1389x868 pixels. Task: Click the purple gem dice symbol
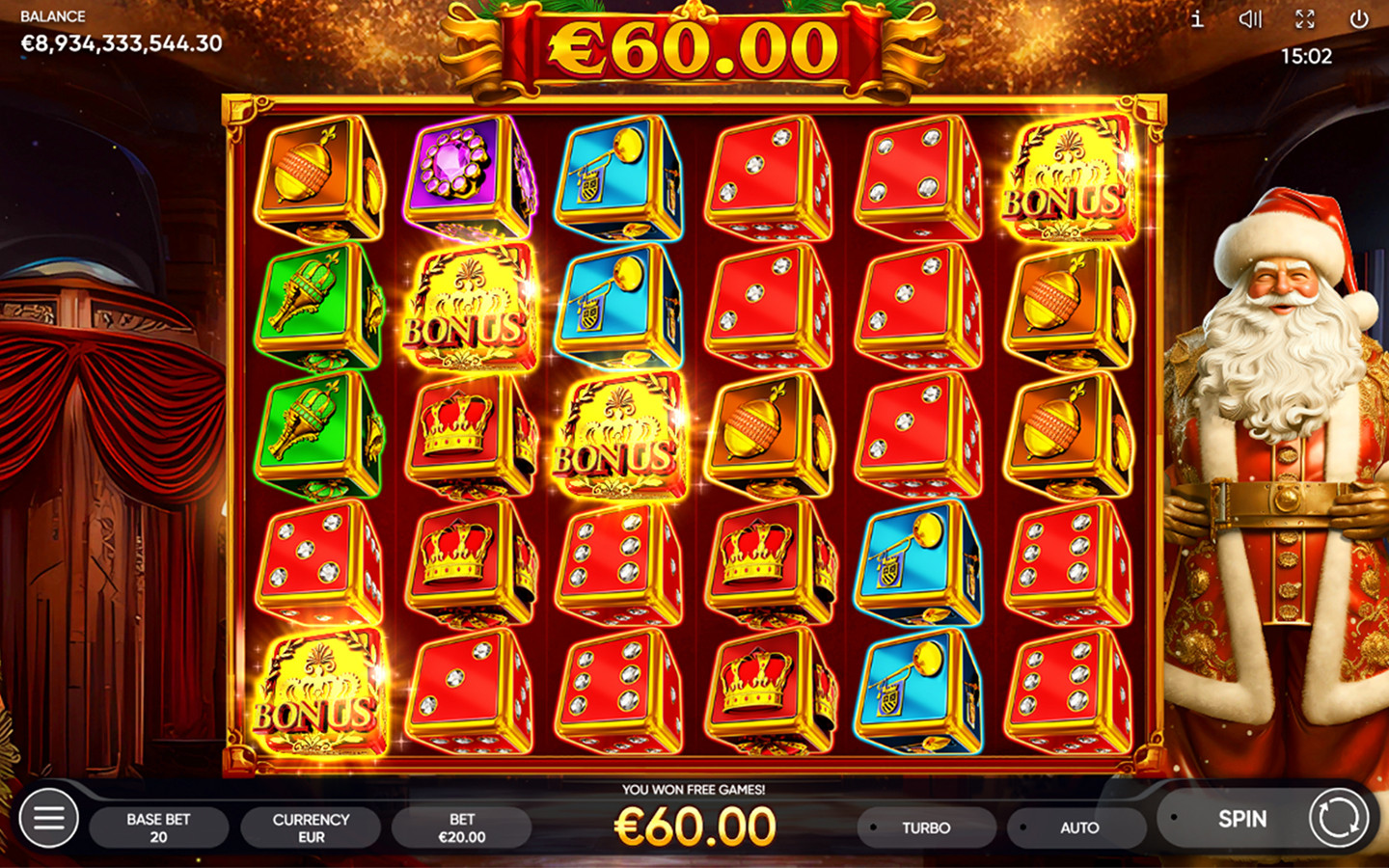453,178
